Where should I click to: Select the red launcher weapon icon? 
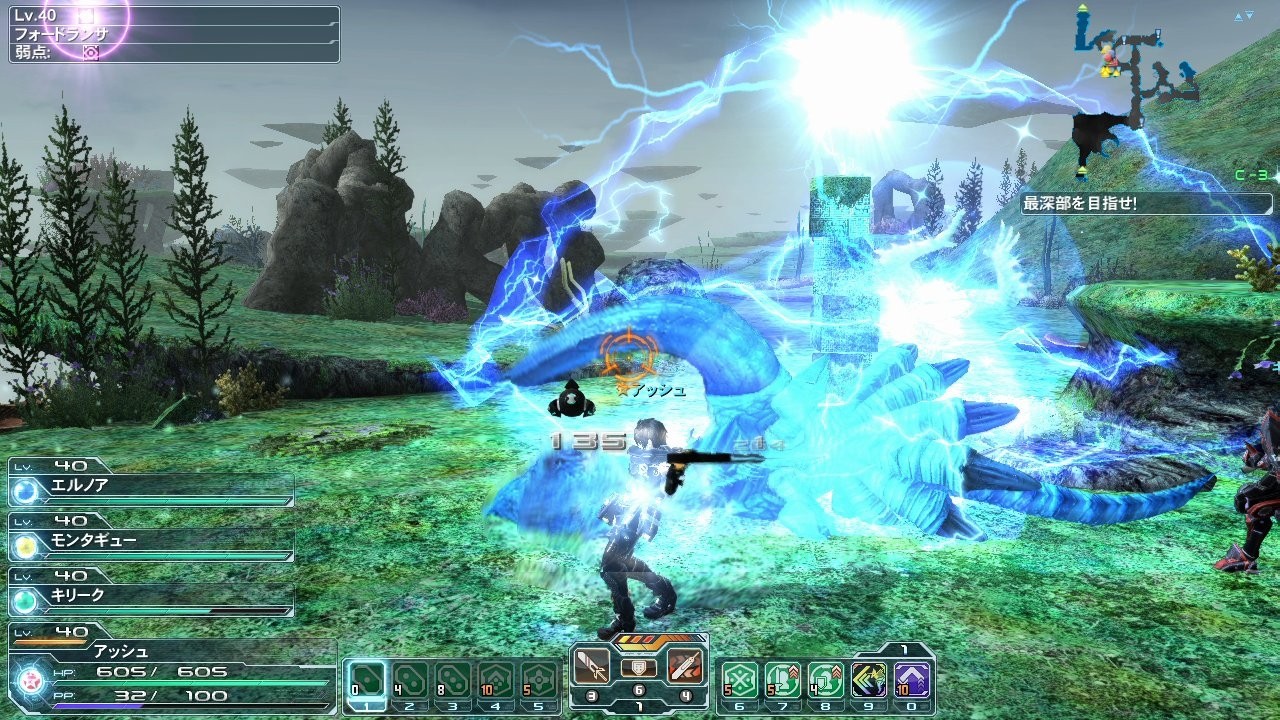[x=688, y=667]
